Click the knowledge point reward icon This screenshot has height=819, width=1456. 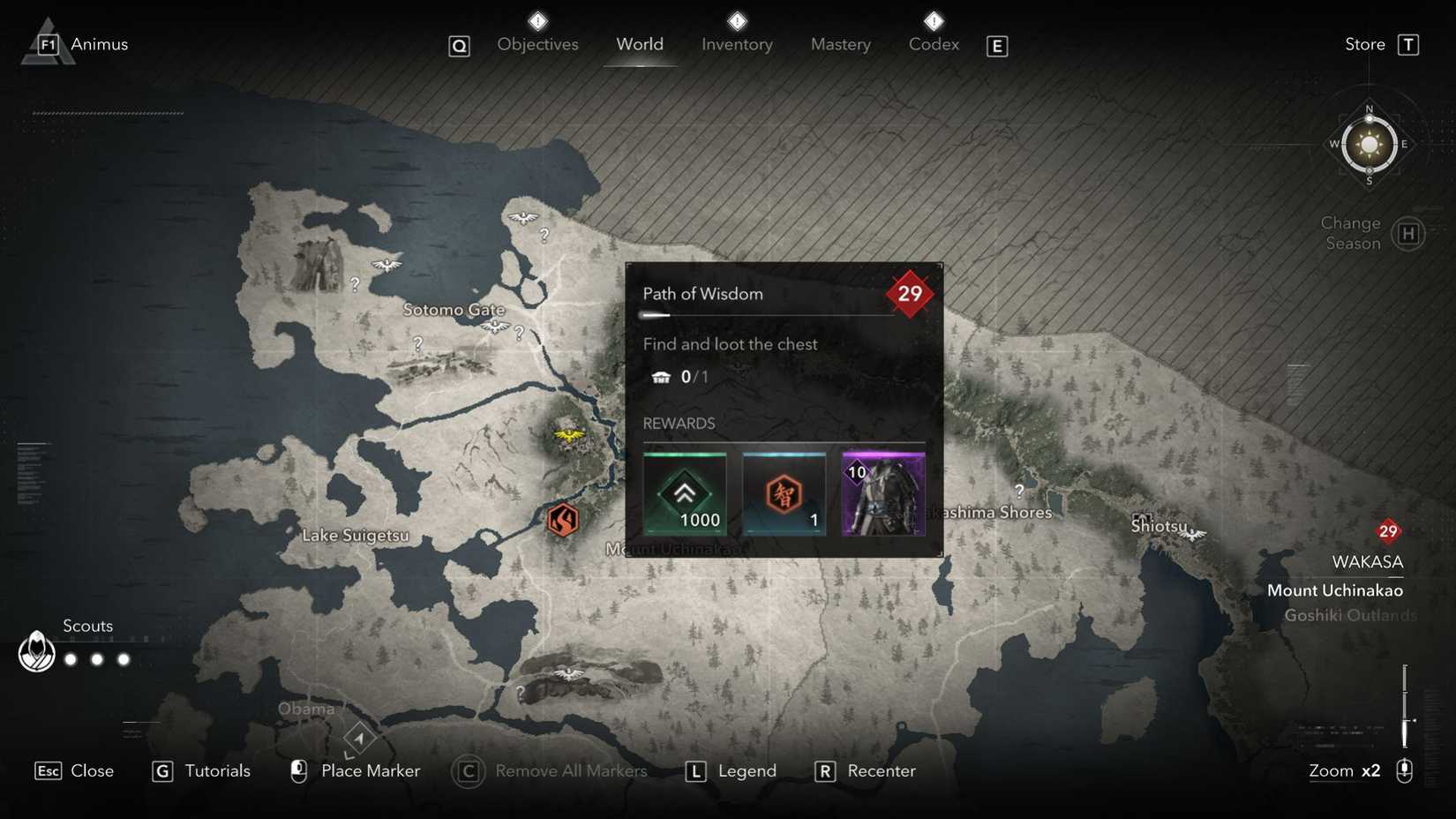point(784,495)
